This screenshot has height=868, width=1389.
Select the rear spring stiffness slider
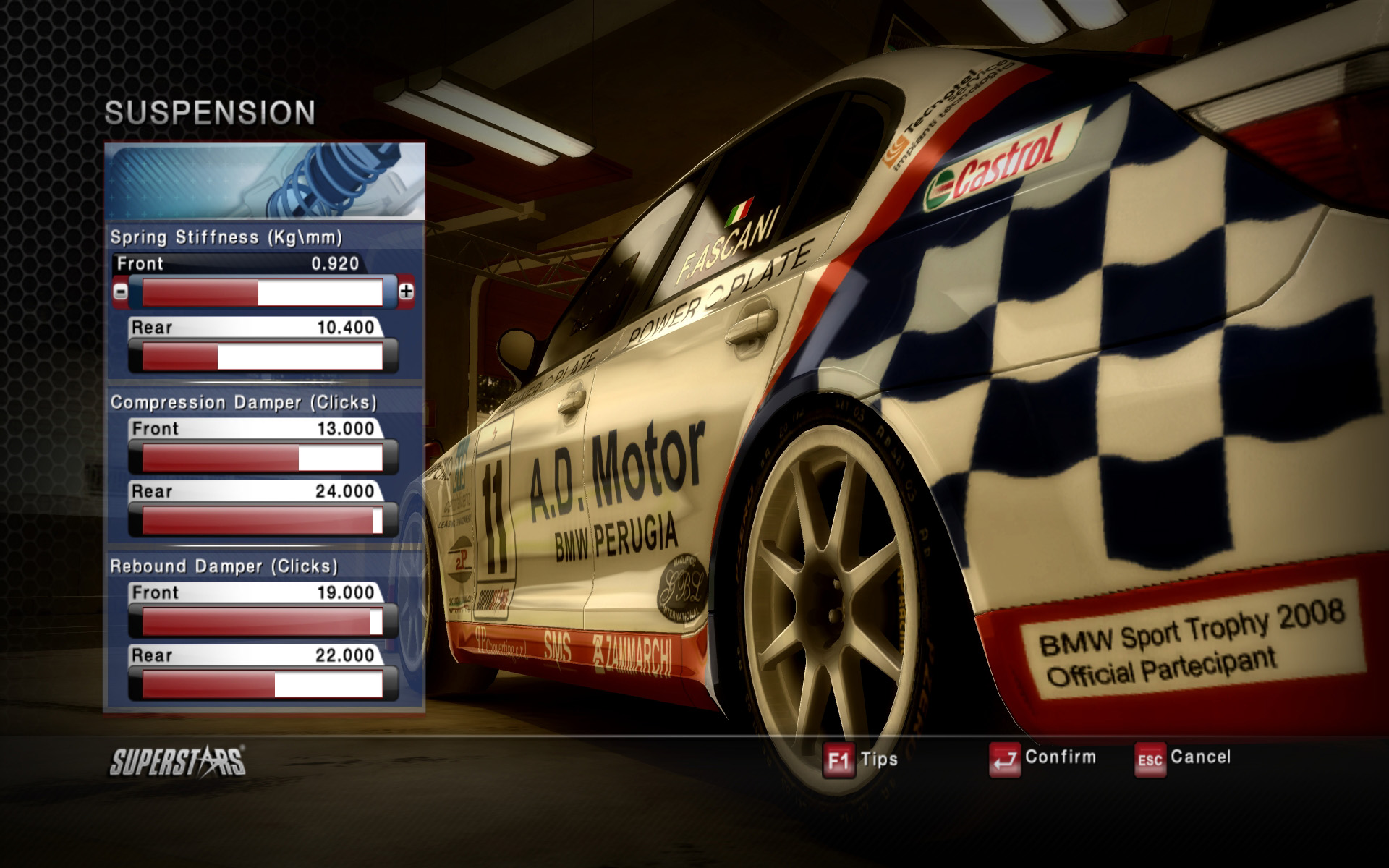point(263,357)
